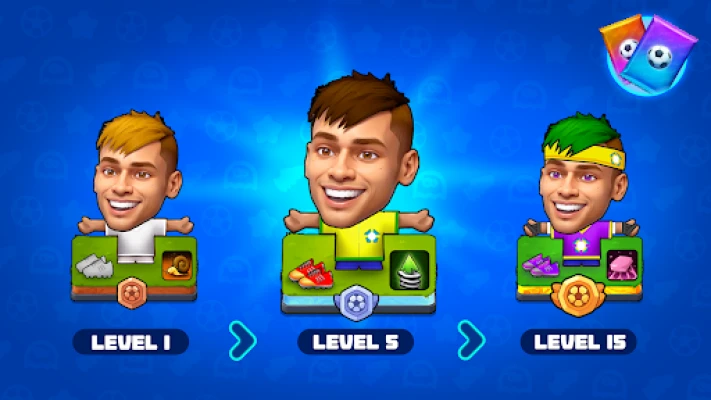Select the grey football boots item

95,265
